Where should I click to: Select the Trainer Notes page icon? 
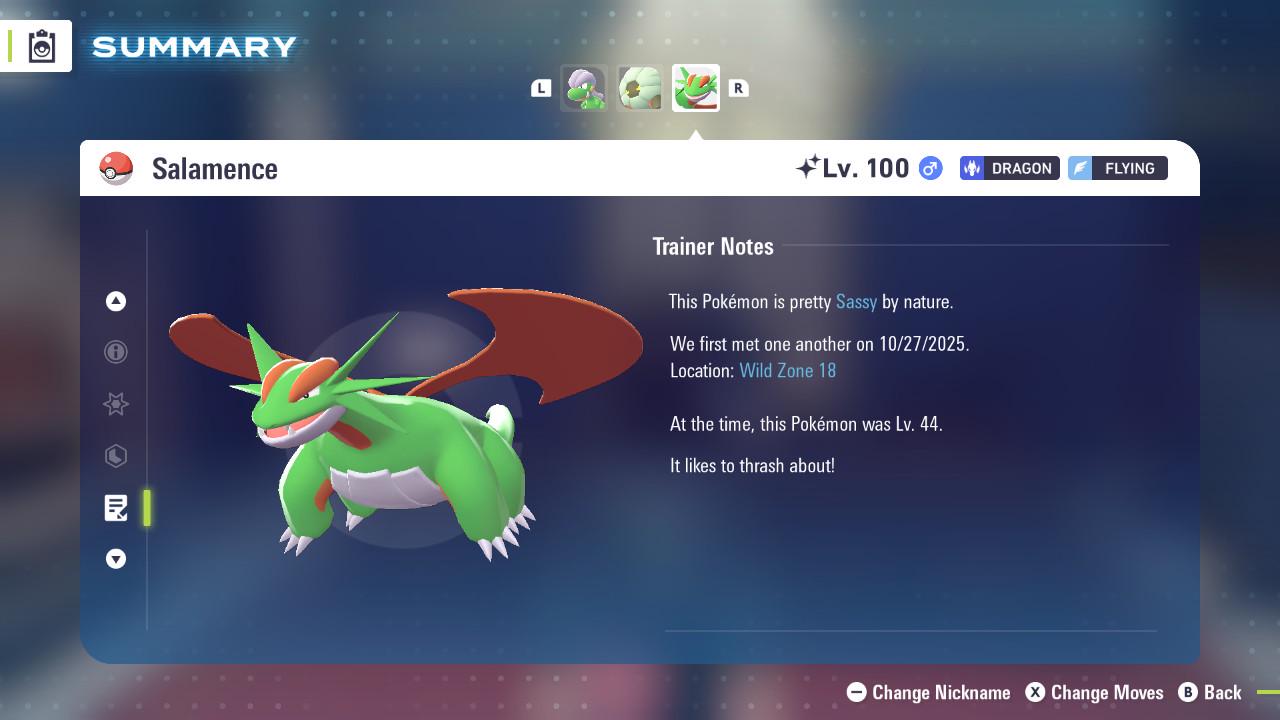[x=115, y=508]
